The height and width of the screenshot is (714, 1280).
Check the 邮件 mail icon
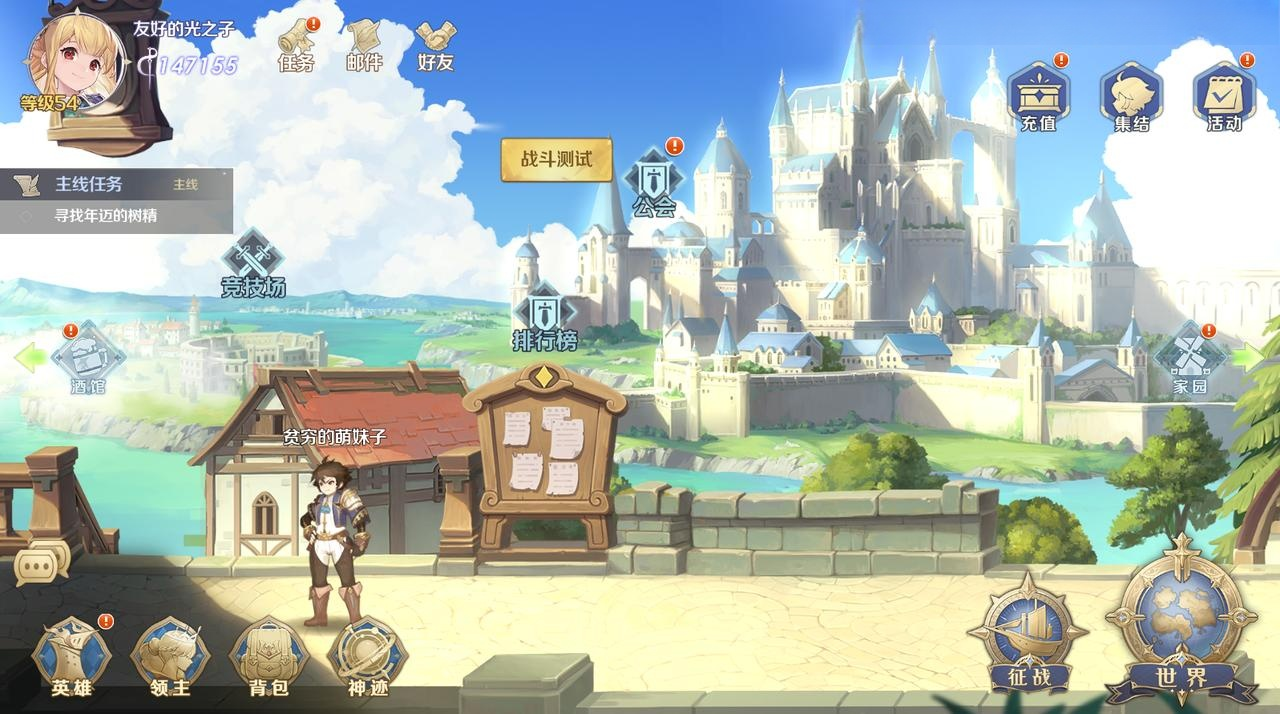364,44
